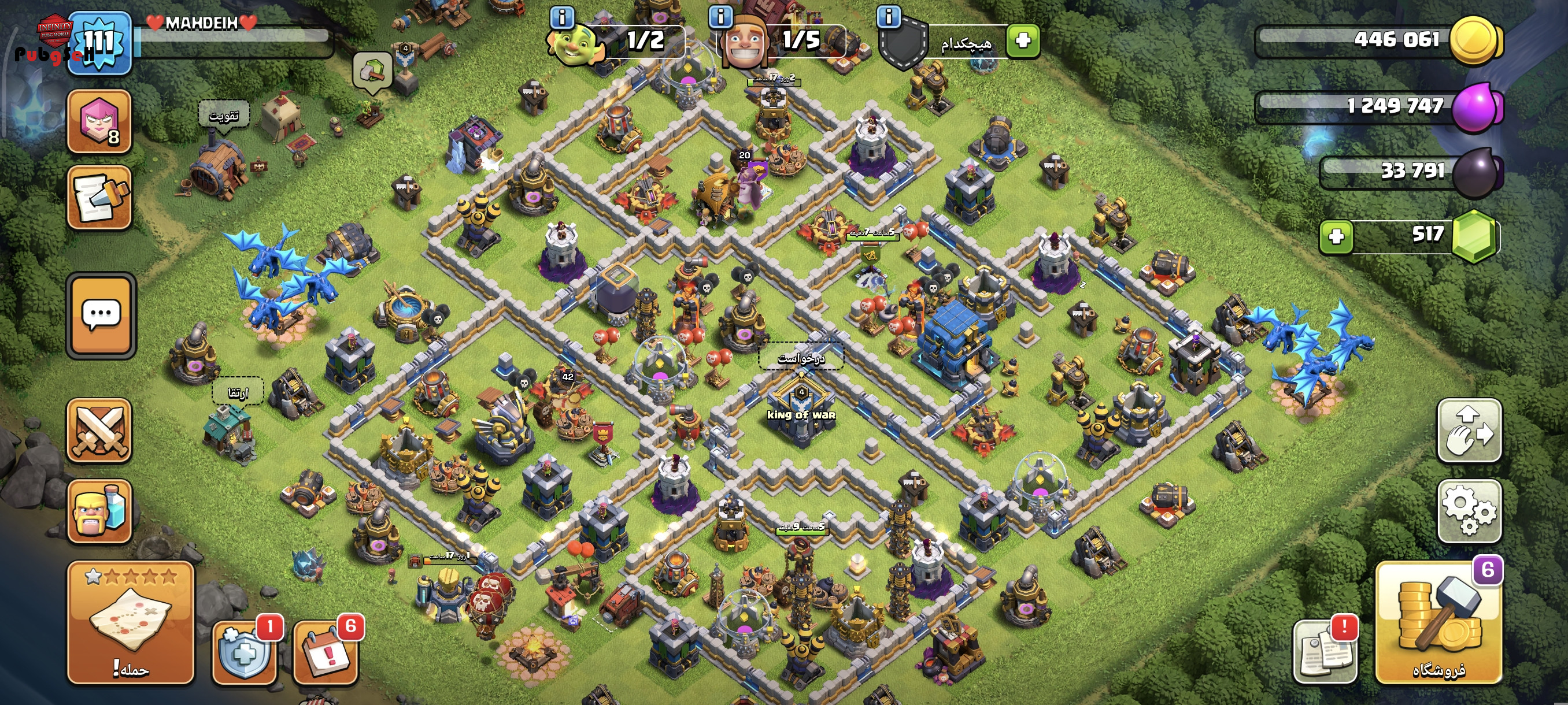Open the quests scroll and sword button
This screenshot has width=1568, height=705.
99,198
